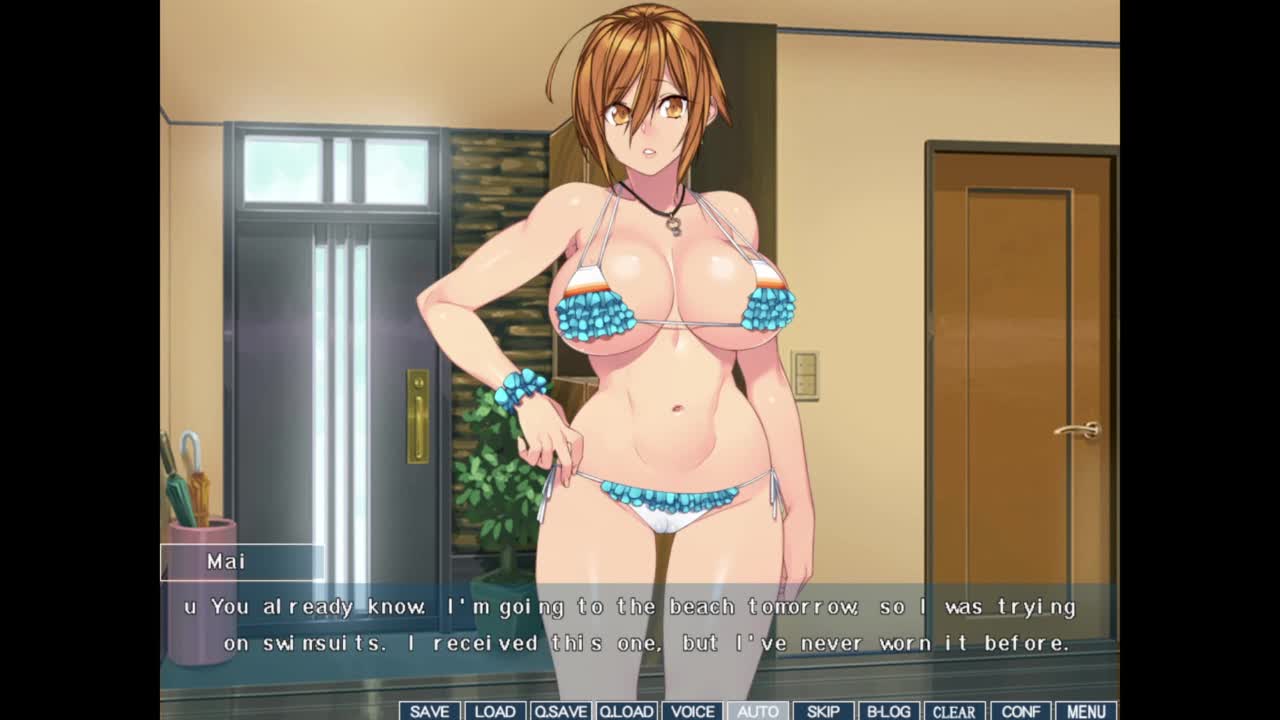Quick save with Q.SAVE
The width and height of the screenshot is (1280, 720).
click(x=560, y=711)
